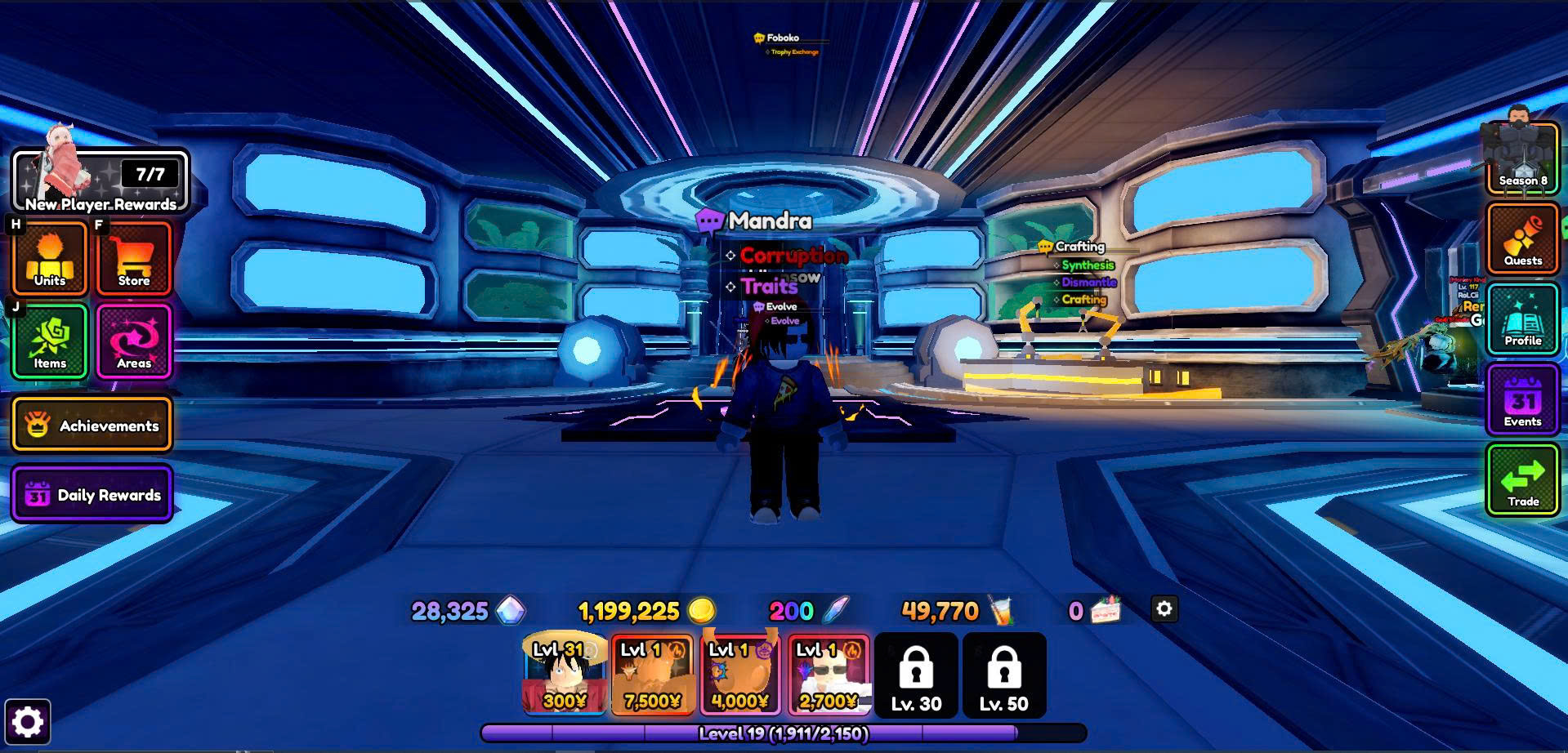Image resolution: width=1568 pixels, height=753 pixels.
Task: Claim Daily Rewards
Action: (92, 494)
